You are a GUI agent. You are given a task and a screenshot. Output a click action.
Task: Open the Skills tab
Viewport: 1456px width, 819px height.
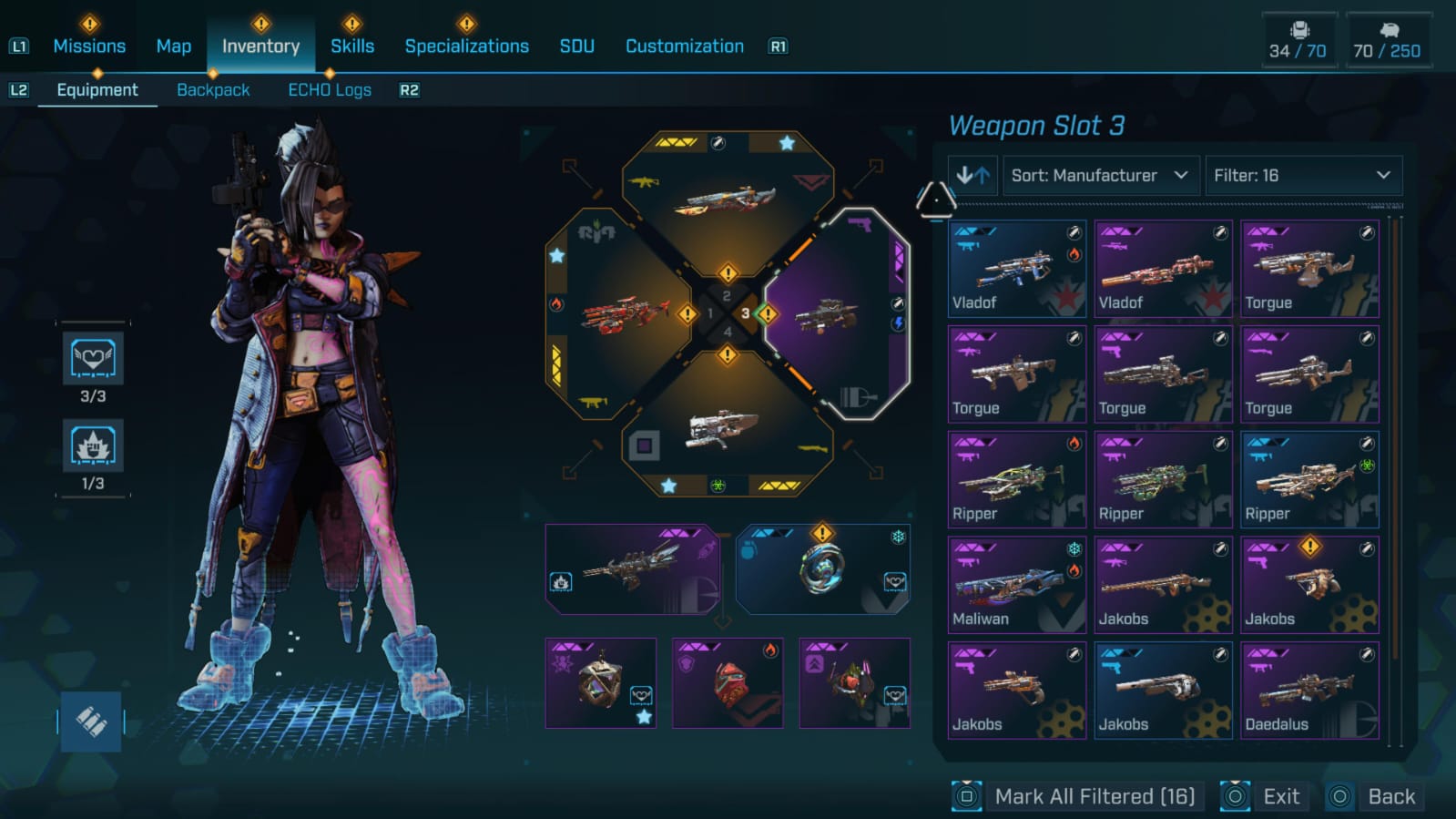click(x=351, y=46)
